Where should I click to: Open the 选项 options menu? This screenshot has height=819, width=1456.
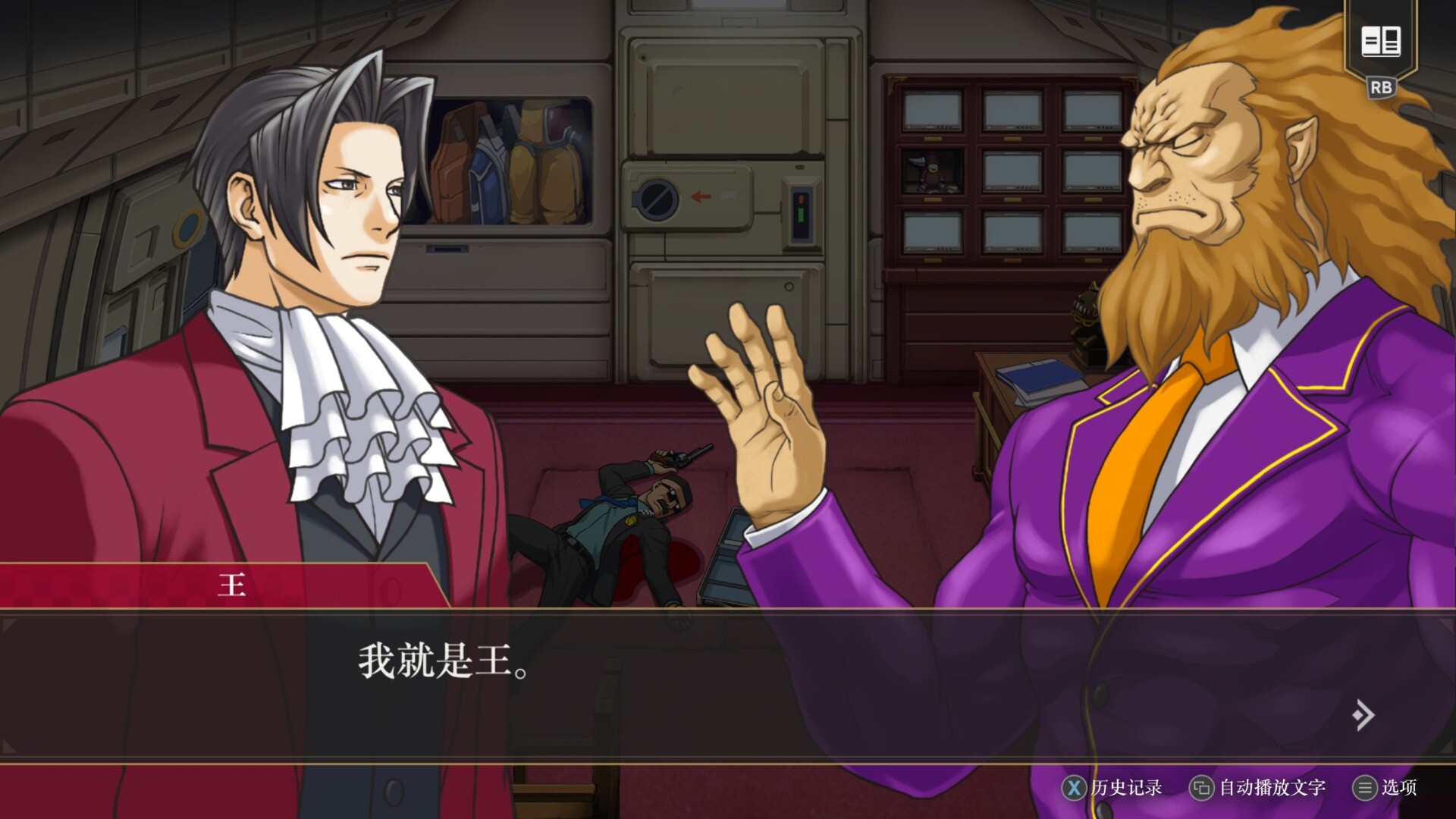pos(1385,788)
